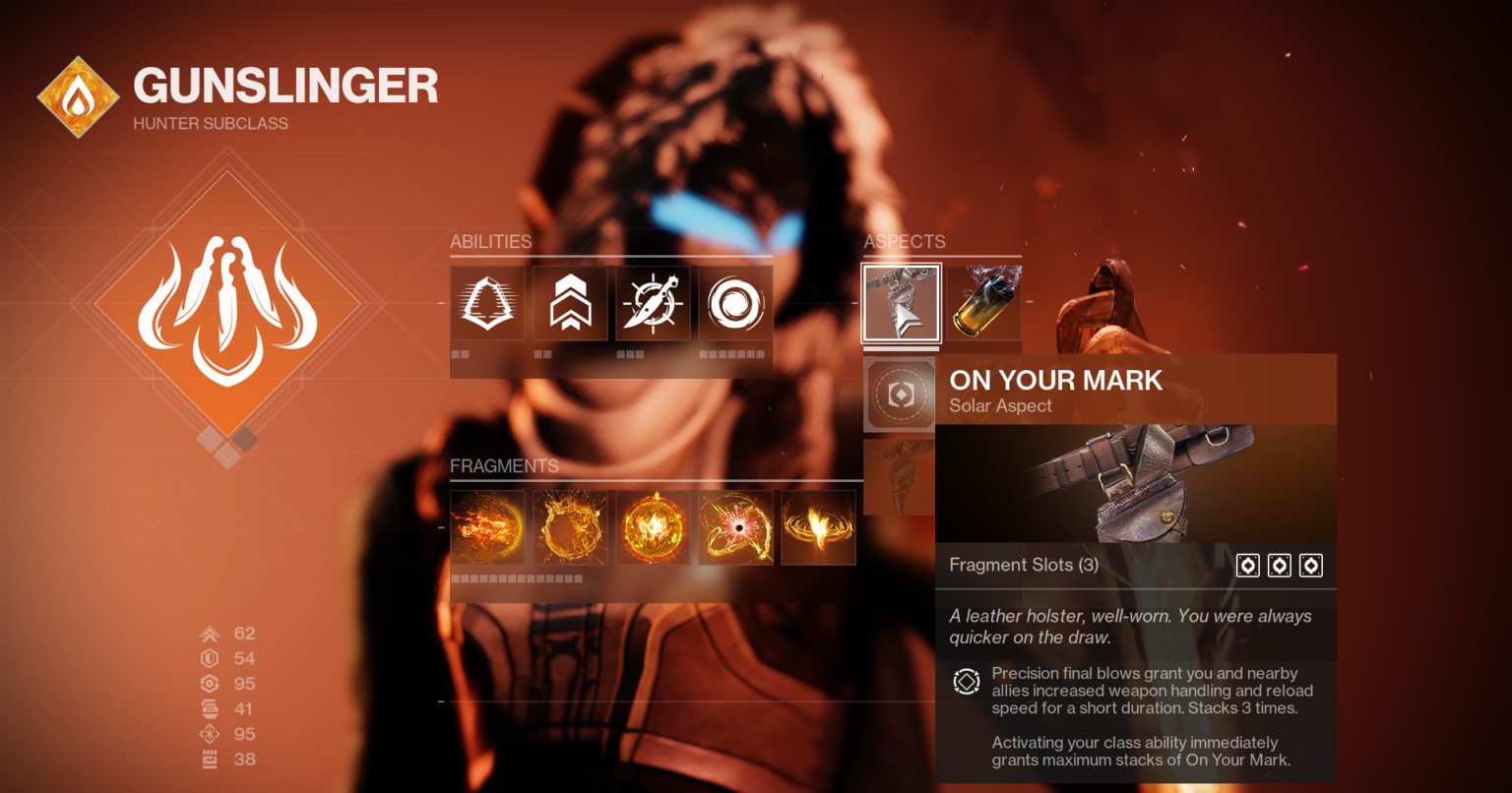The width and height of the screenshot is (1512, 793).
Task: Select the burning flame fragment in the middle
Action: coord(653,527)
